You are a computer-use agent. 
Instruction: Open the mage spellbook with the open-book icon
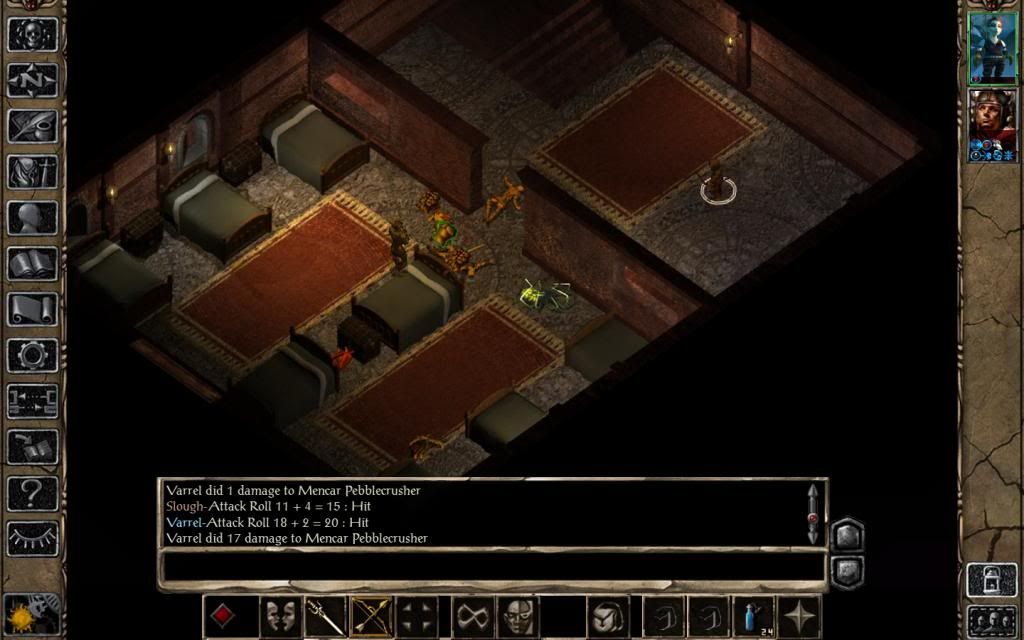tap(32, 263)
